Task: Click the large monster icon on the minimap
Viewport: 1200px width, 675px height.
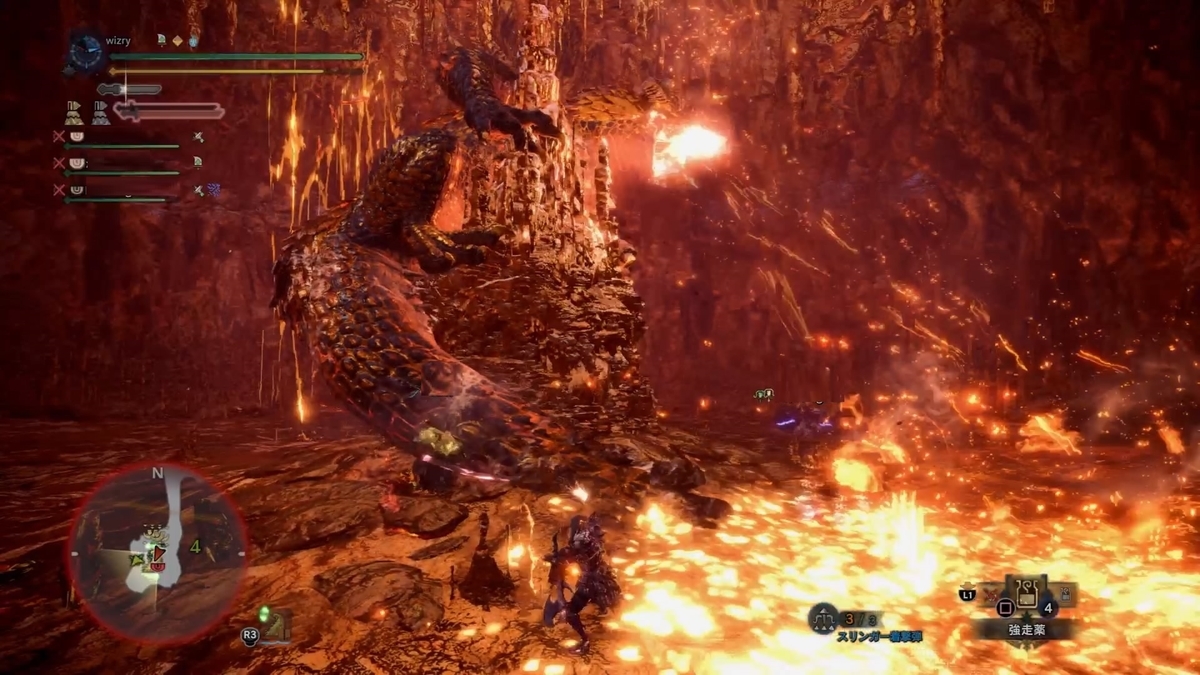Action: coord(156,537)
